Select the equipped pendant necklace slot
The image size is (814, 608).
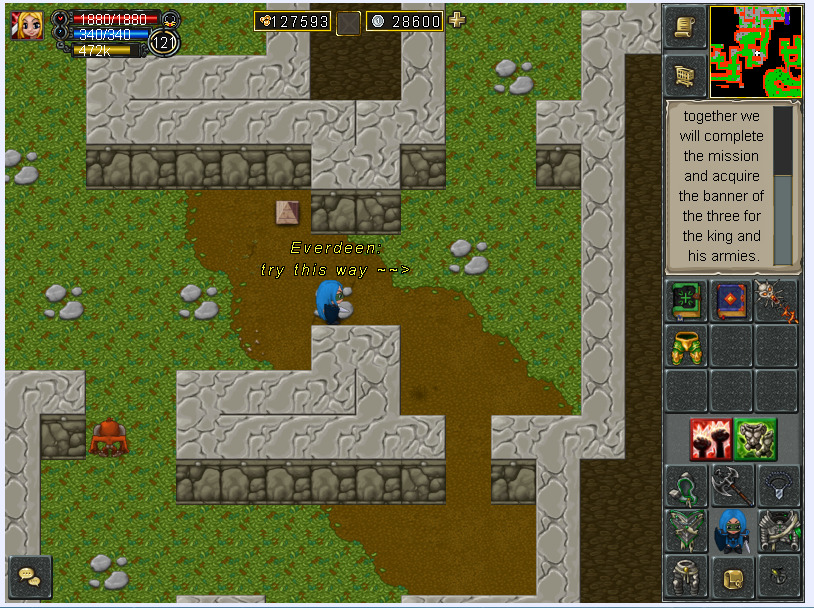coord(778,486)
